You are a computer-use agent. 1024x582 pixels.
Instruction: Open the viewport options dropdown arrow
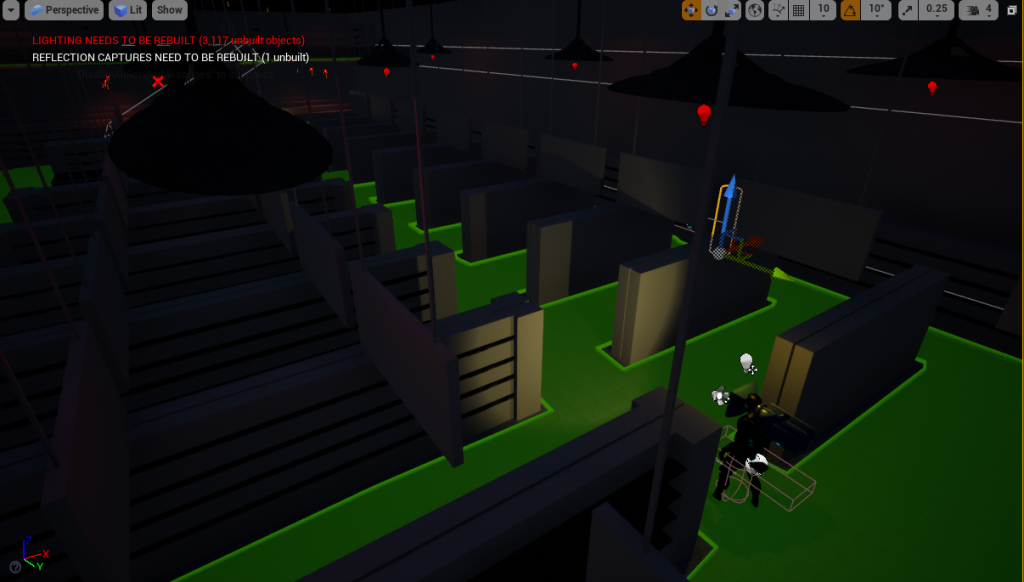(11, 10)
